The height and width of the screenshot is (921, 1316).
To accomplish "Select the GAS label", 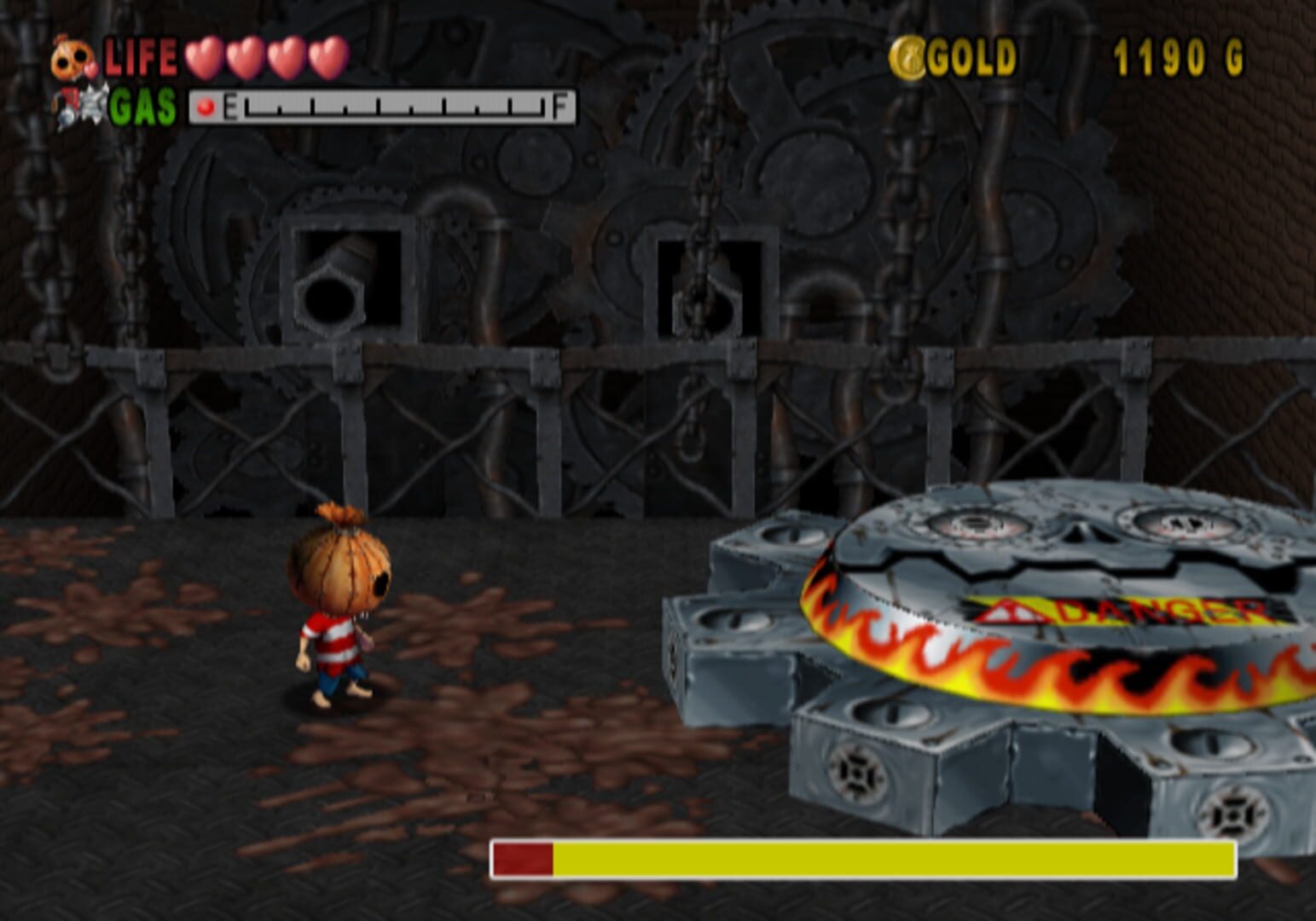I will tap(141, 106).
